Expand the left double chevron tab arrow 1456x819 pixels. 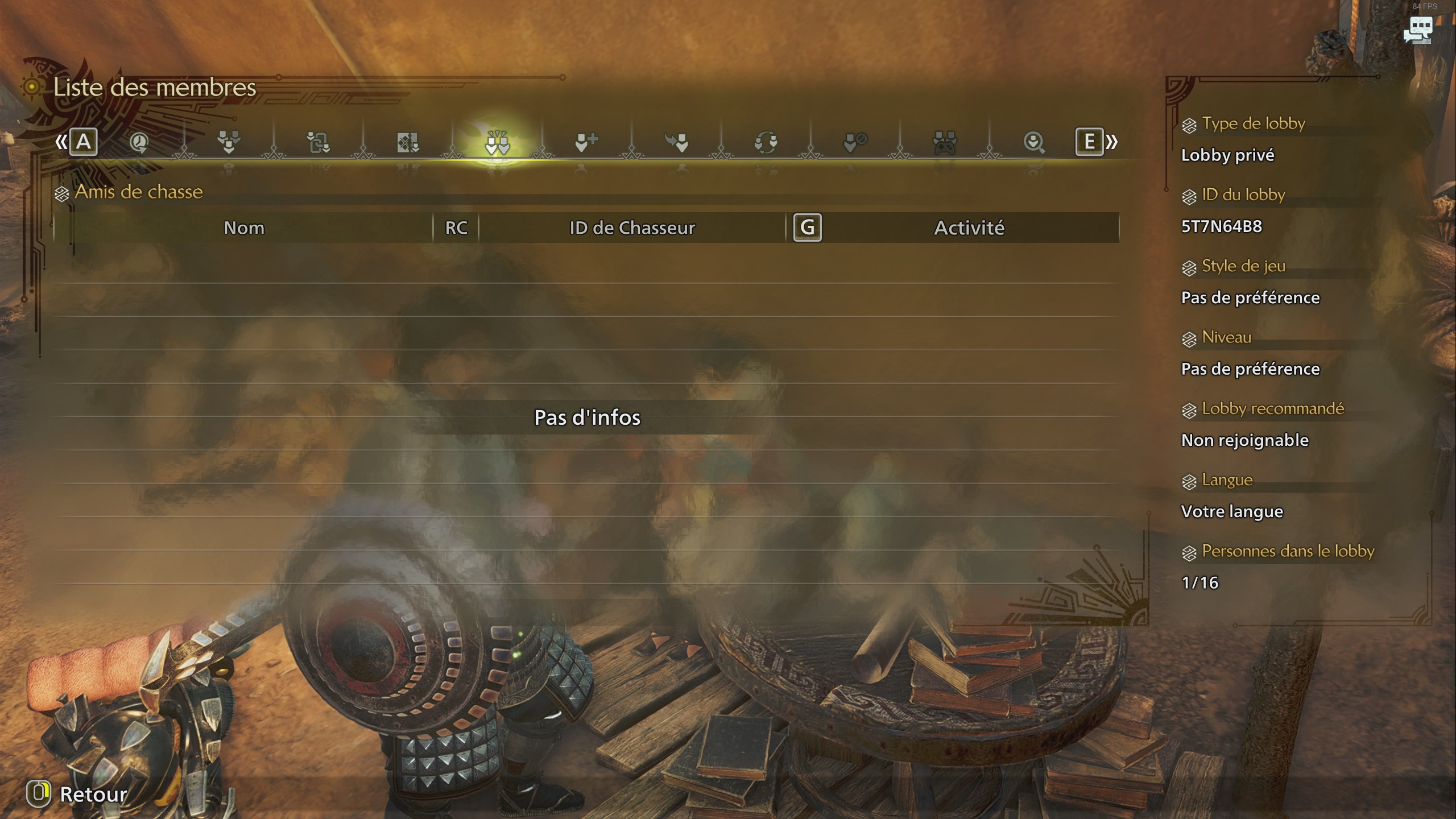(61, 142)
